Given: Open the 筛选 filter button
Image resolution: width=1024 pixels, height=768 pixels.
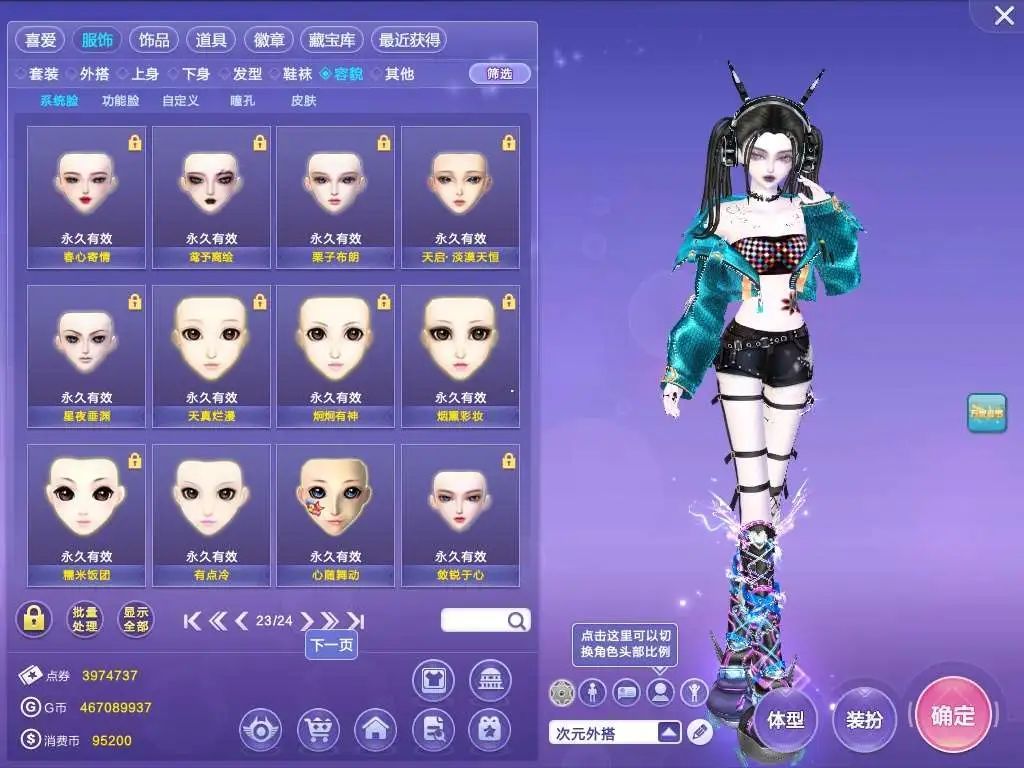Looking at the screenshot, I should (499, 73).
